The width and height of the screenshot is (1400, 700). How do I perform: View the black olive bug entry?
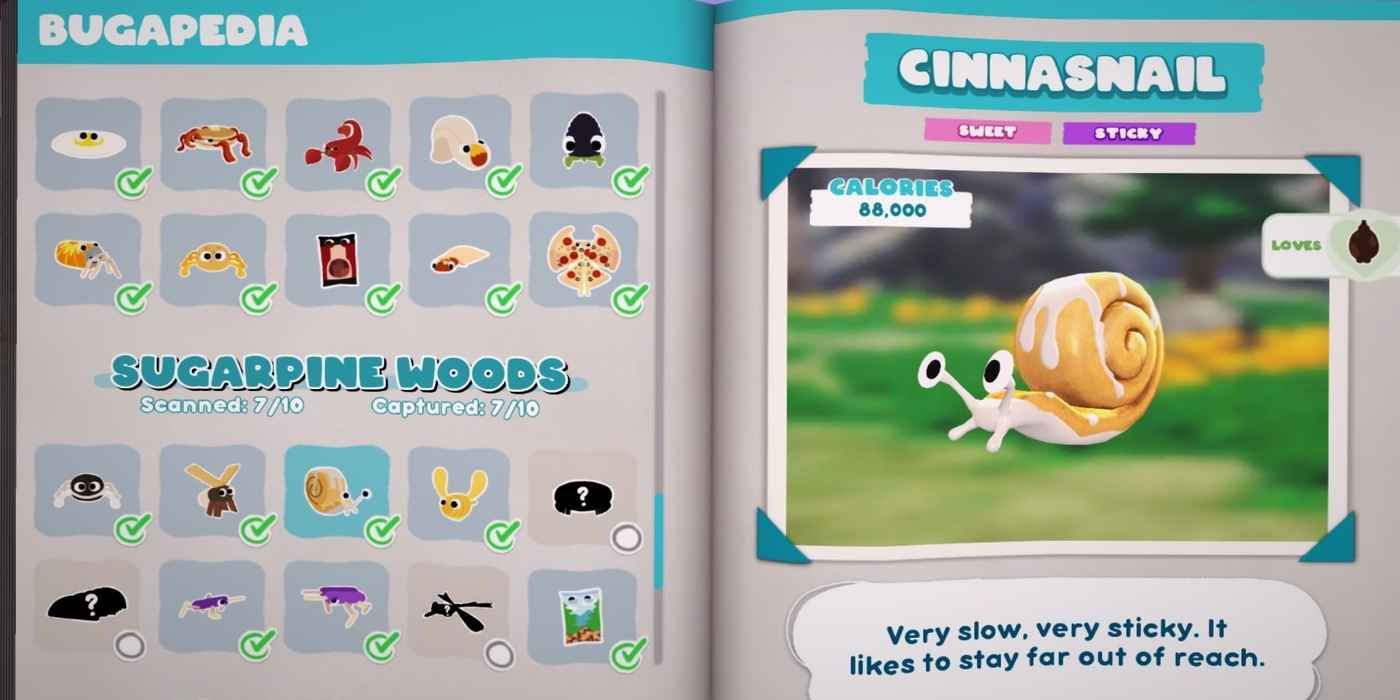tap(584, 144)
